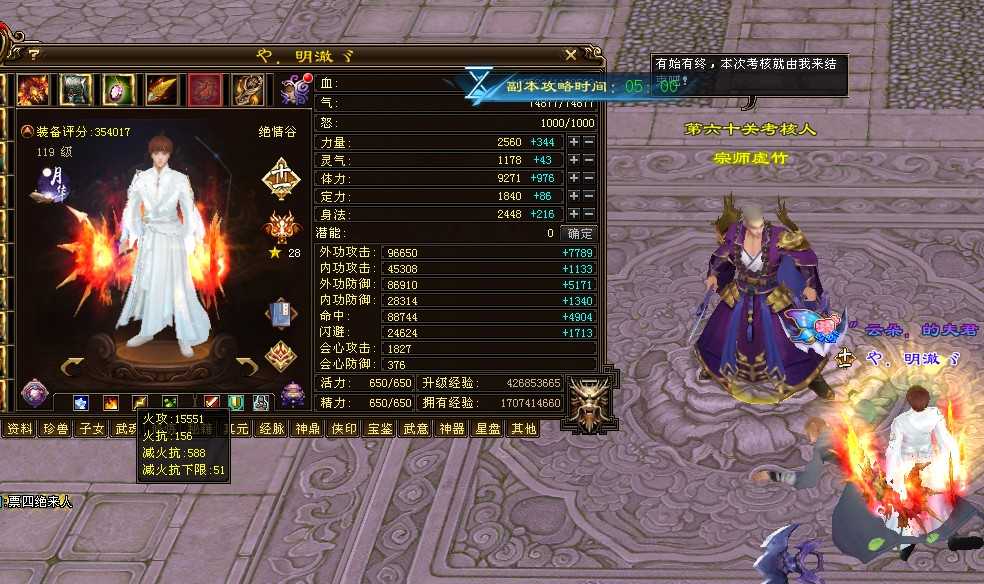Confirm potential points with 确定
This screenshot has width=984, height=584.
[x=580, y=233]
